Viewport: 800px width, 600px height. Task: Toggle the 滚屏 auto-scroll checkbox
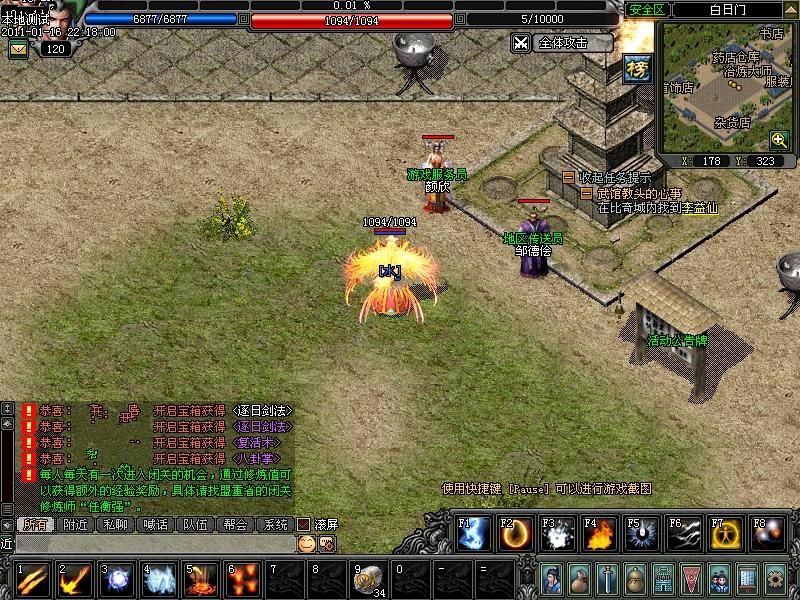click(304, 524)
